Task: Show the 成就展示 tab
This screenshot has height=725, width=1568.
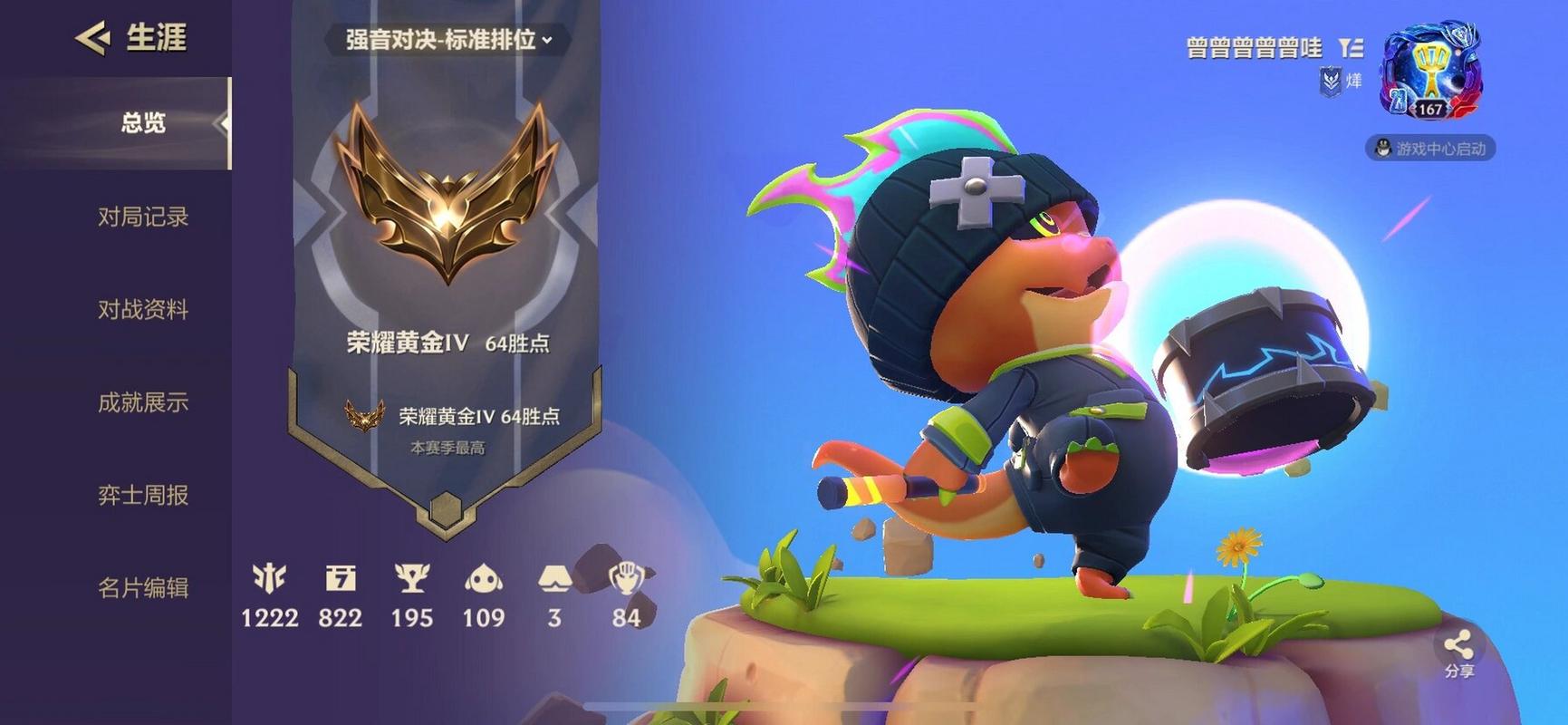Action: [143, 402]
